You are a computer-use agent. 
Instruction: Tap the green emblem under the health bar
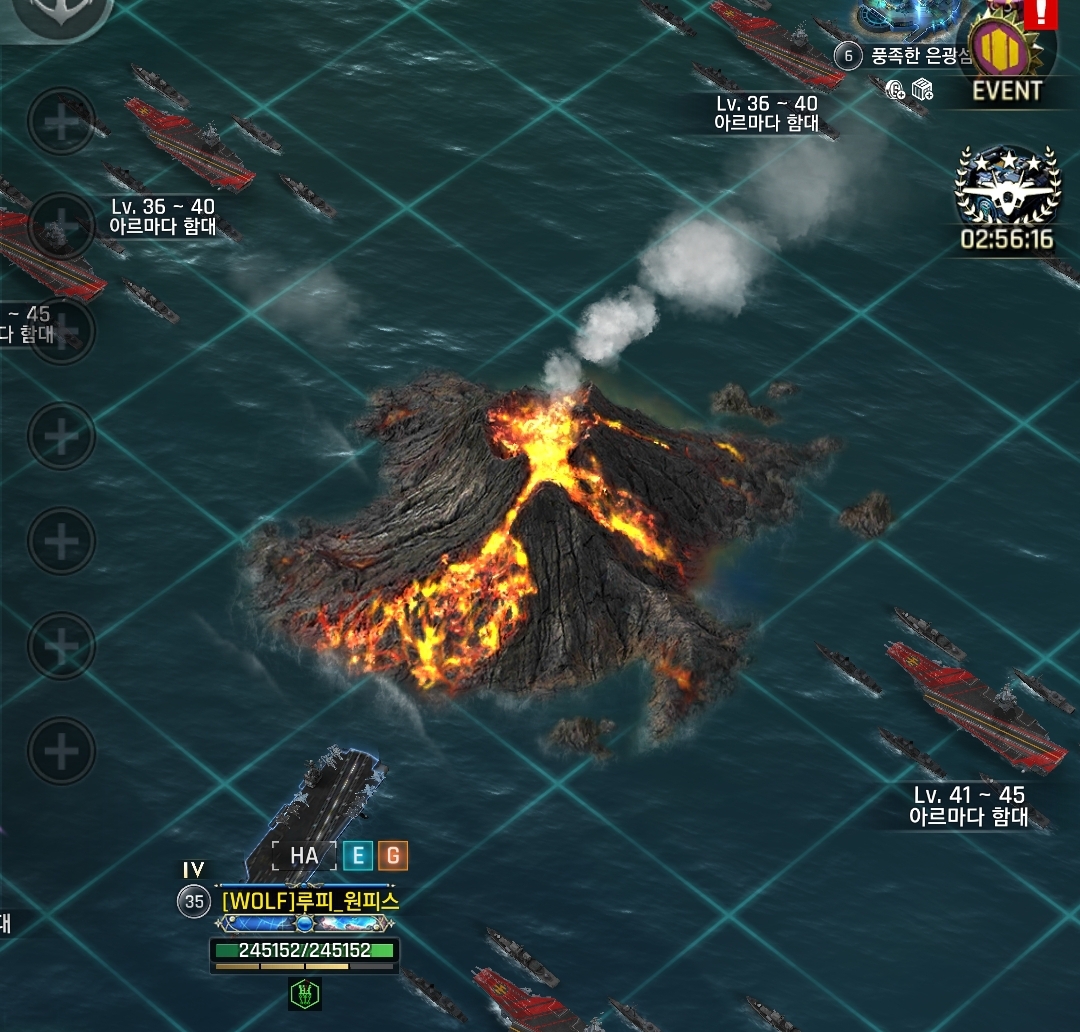click(304, 994)
